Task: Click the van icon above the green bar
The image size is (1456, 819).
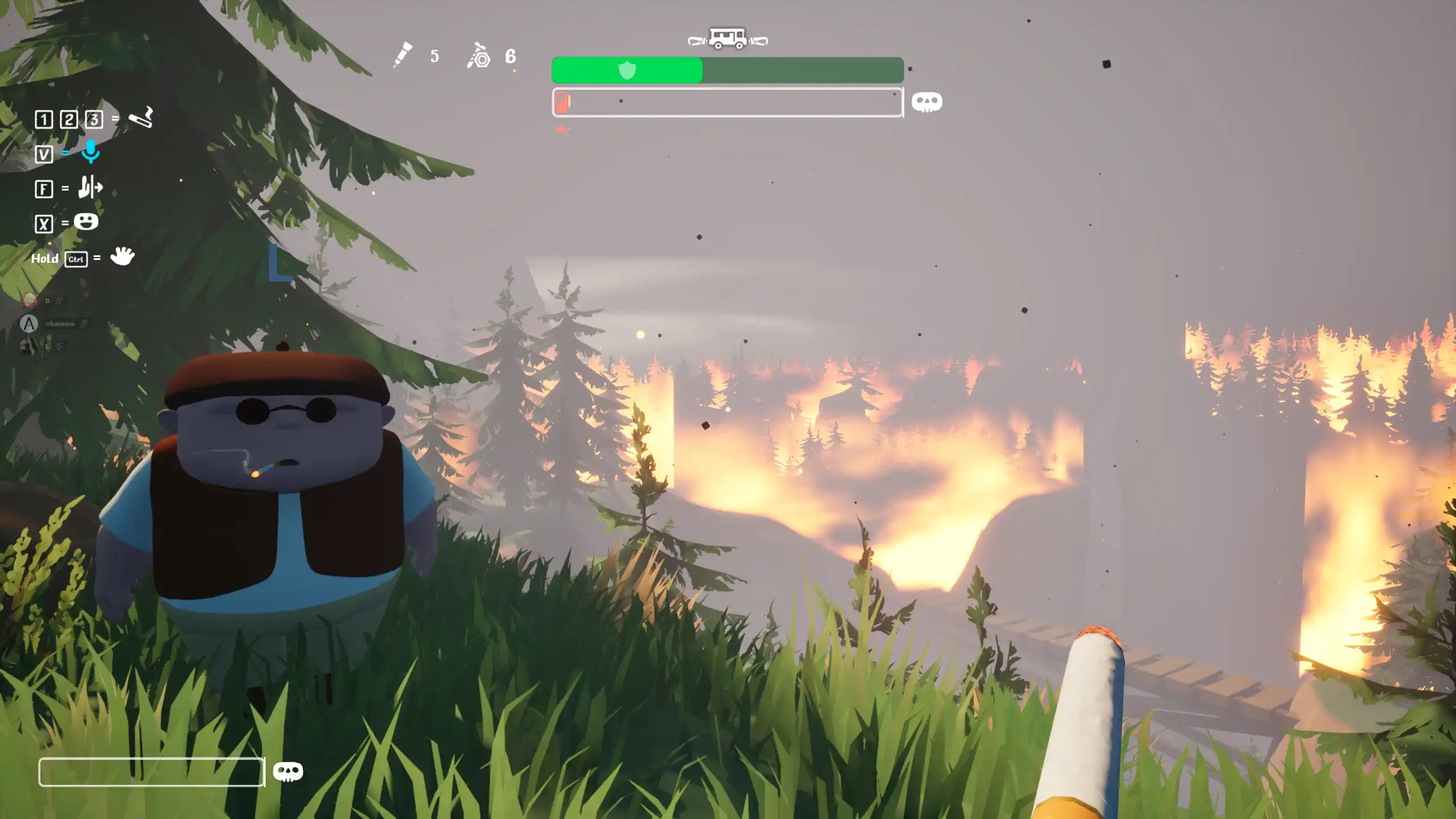Action: pyautogui.click(x=727, y=39)
